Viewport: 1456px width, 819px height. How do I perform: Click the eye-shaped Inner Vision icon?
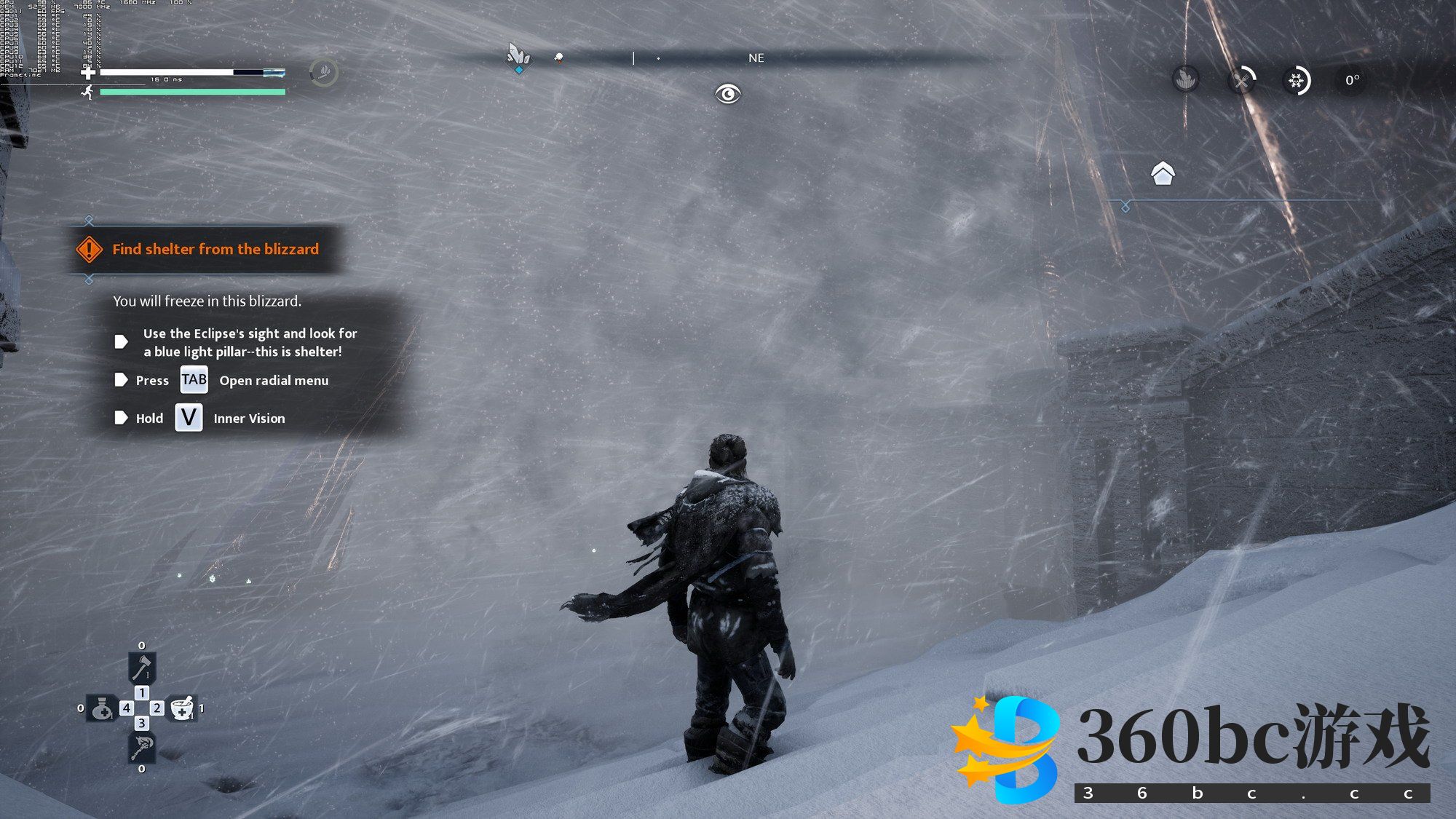point(727,94)
